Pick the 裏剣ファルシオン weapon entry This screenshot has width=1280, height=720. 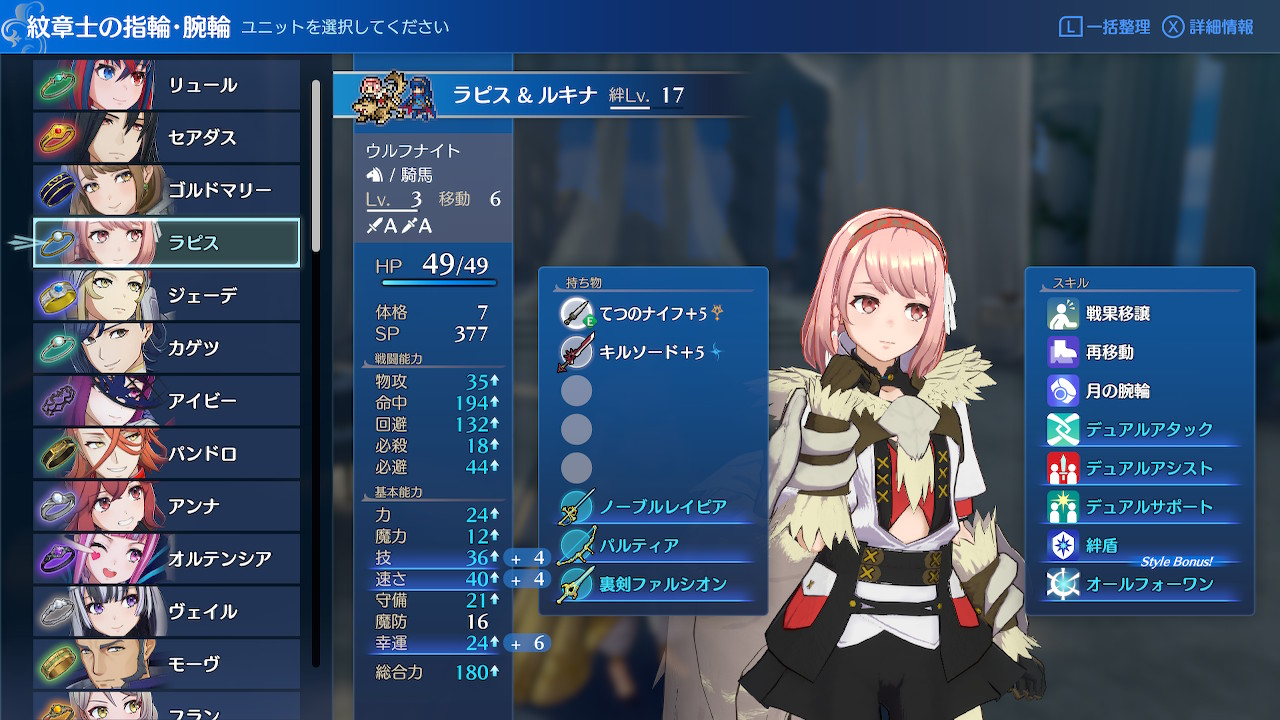point(662,584)
